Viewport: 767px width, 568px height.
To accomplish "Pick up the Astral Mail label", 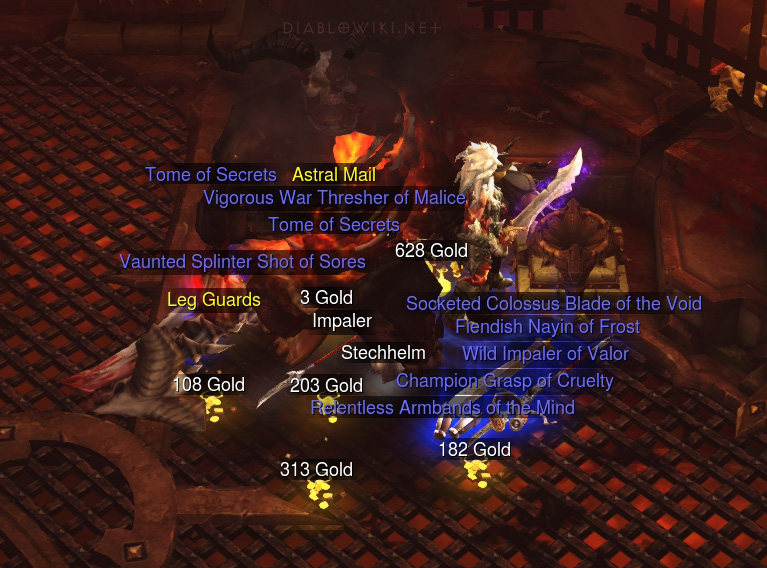I will click(x=334, y=175).
